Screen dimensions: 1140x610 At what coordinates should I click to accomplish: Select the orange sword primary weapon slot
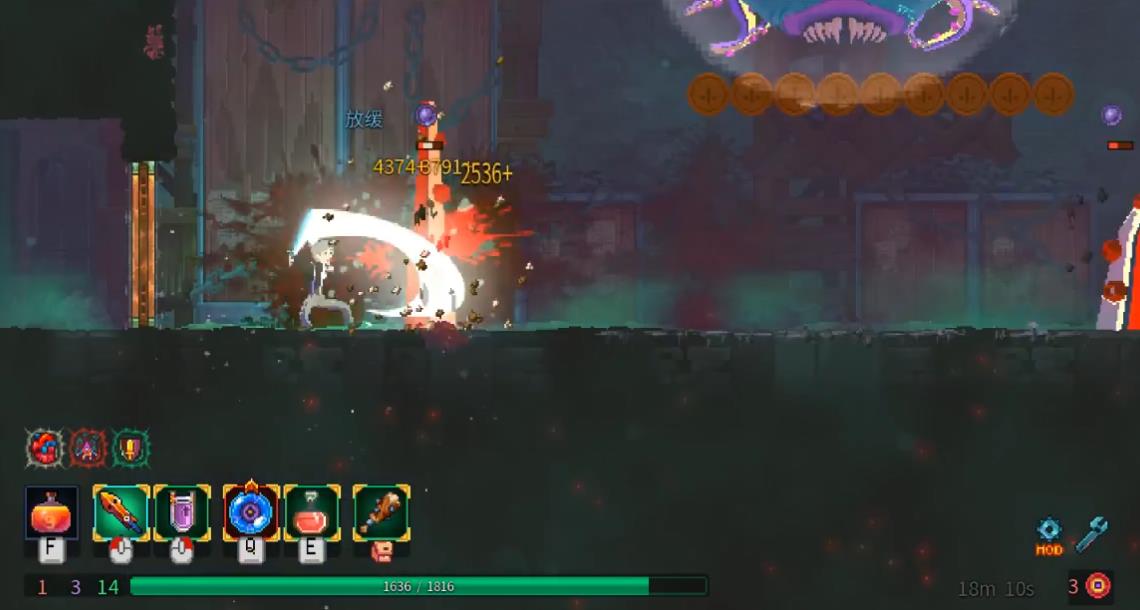tap(121, 512)
